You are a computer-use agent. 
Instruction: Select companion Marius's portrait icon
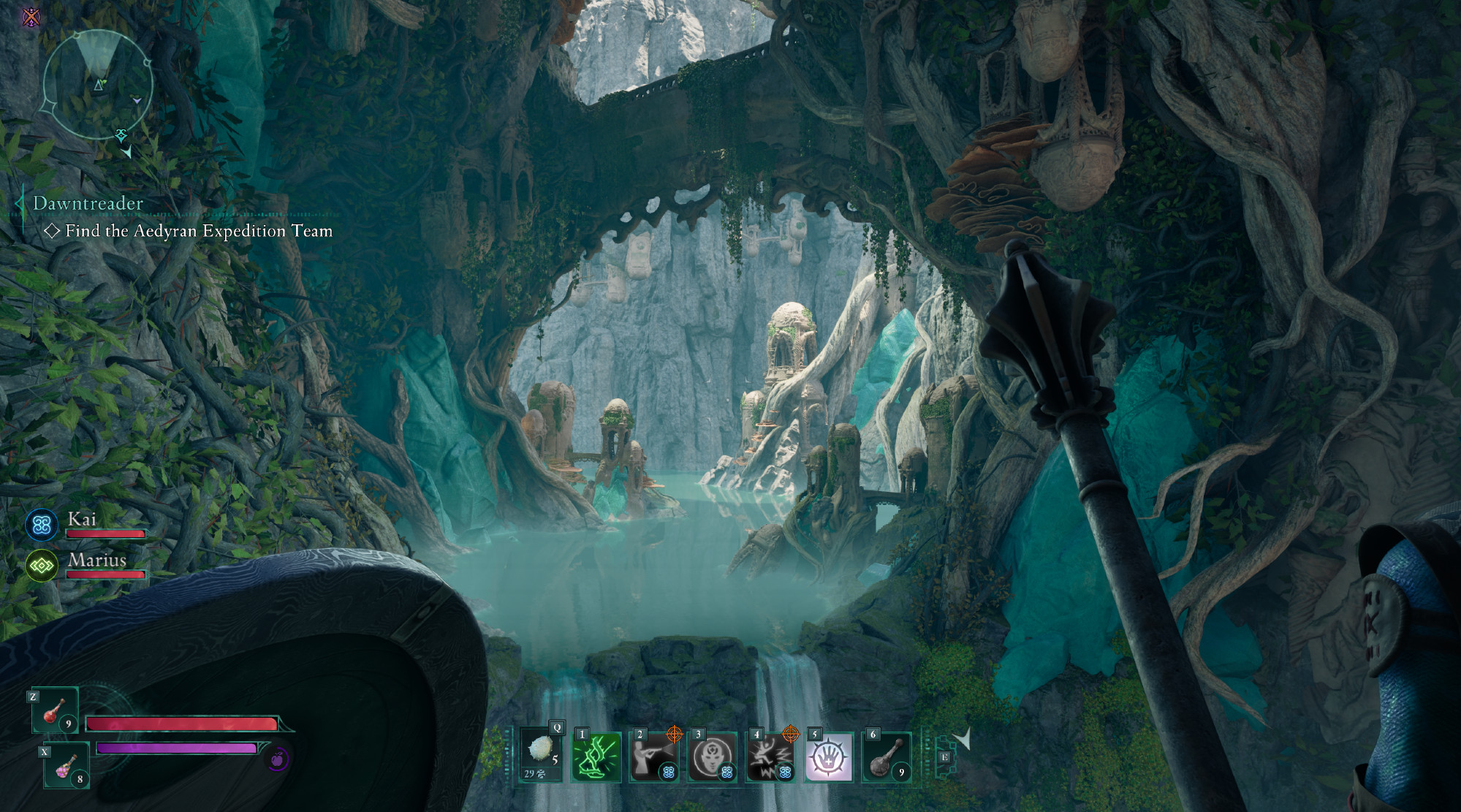pos(42,566)
